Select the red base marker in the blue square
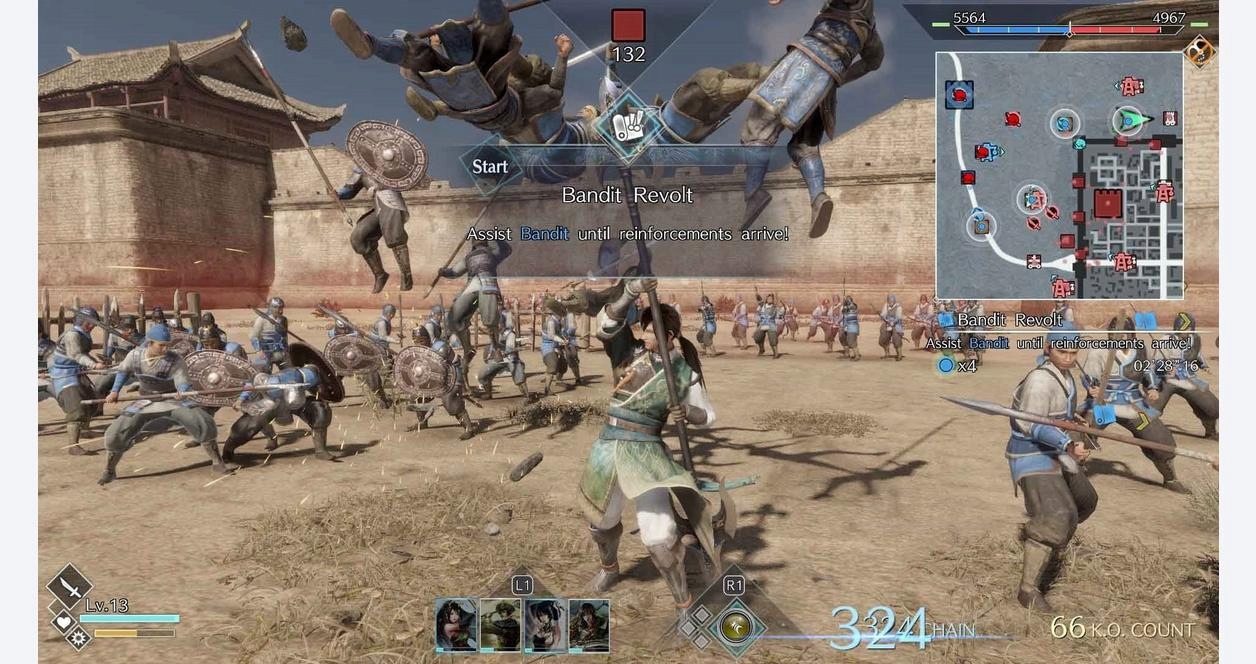 tap(959, 95)
